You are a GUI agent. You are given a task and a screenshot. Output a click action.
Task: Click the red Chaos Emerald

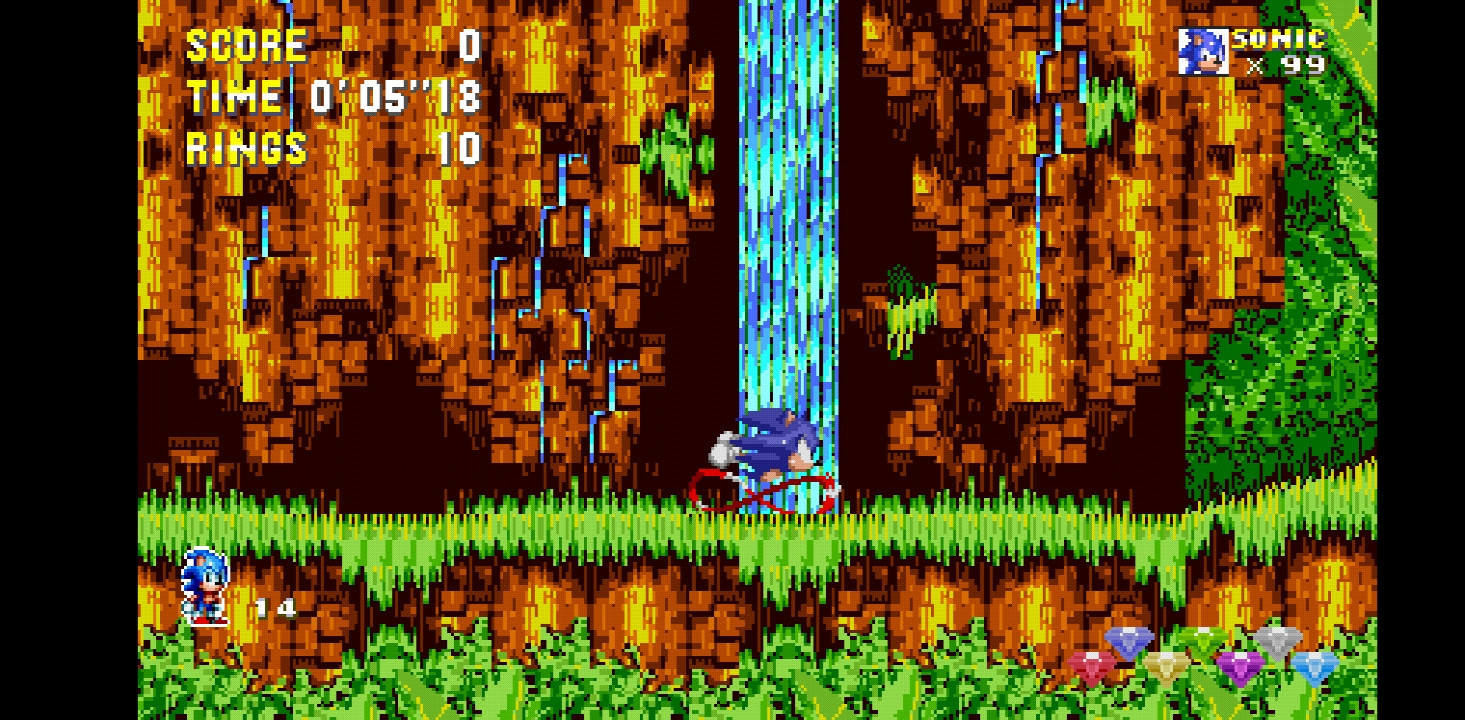(x=1092, y=665)
